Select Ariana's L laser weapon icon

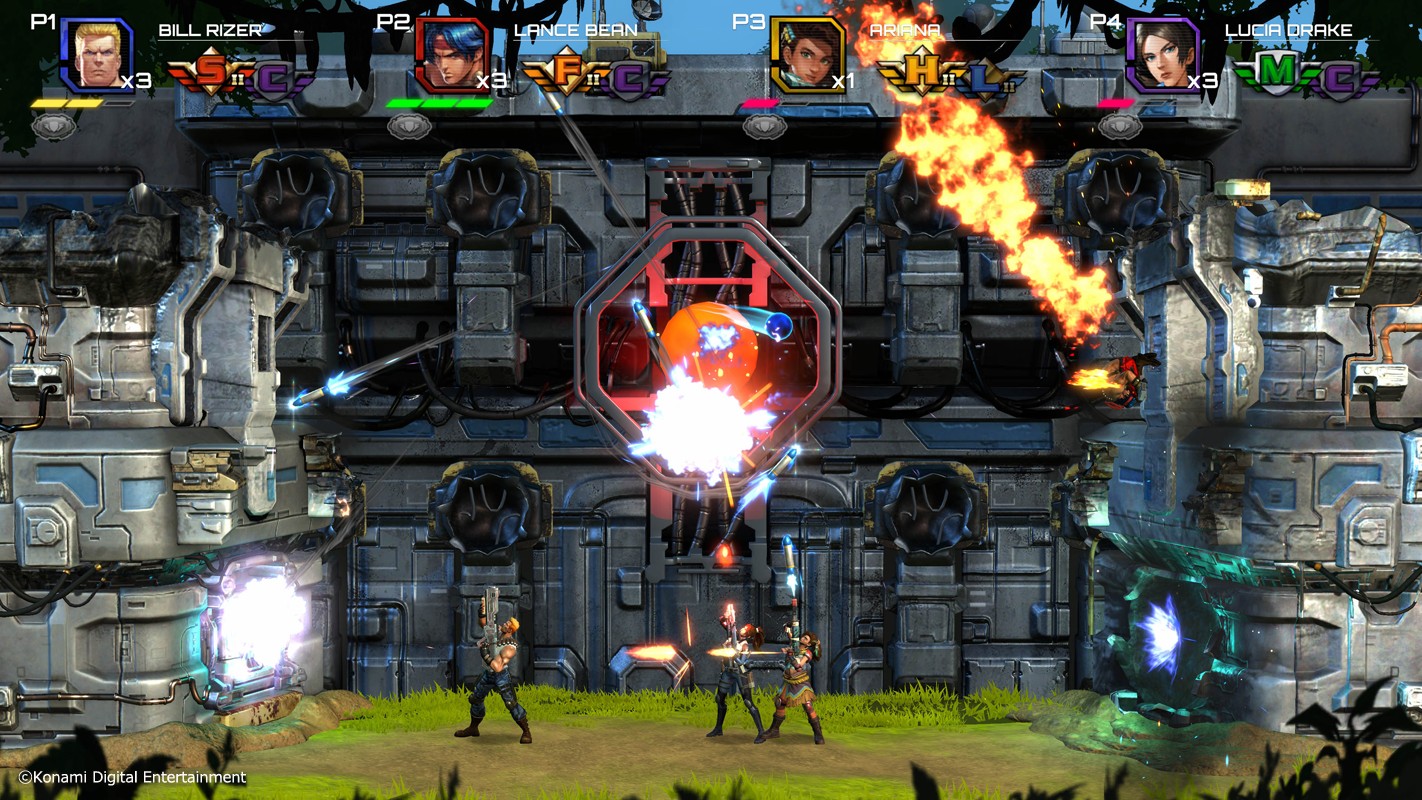(x=982, y=78)
